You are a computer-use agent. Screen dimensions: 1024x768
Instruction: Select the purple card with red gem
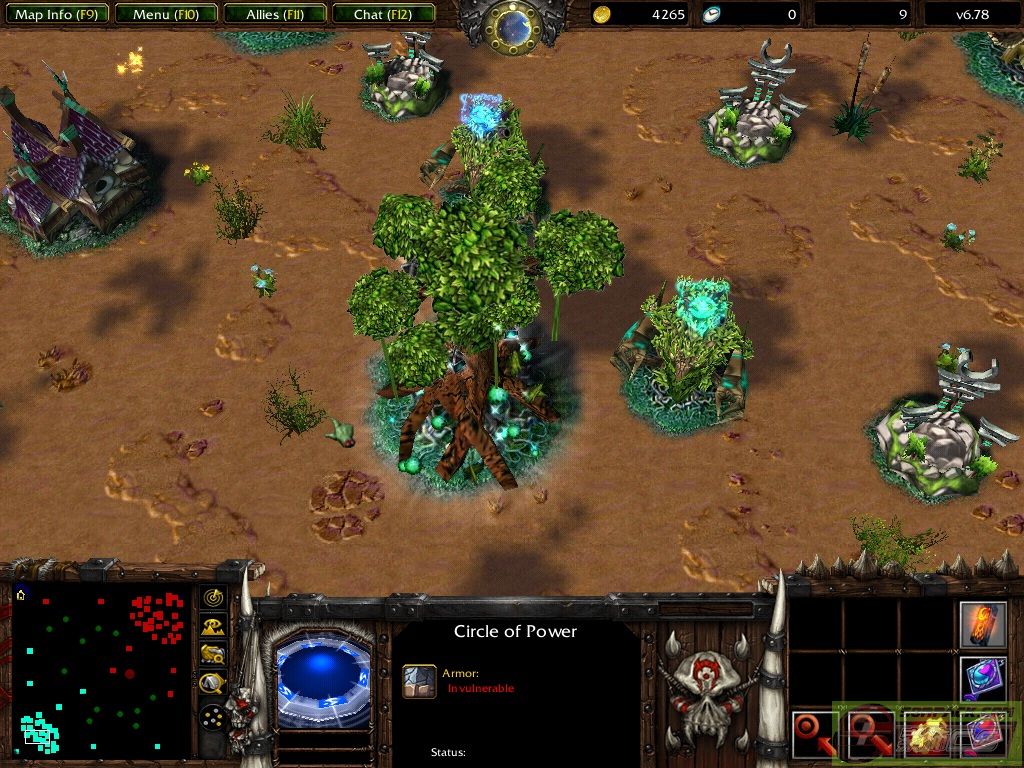982,733
